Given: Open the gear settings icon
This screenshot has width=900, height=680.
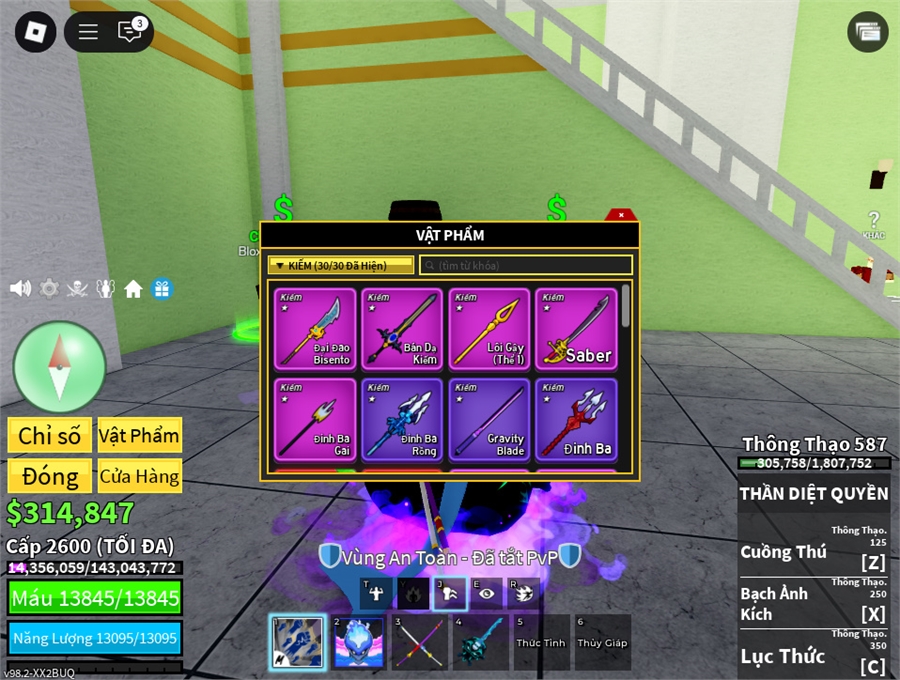Looking at the screenshot, I should pyautogui.click(x=49, y=289).
